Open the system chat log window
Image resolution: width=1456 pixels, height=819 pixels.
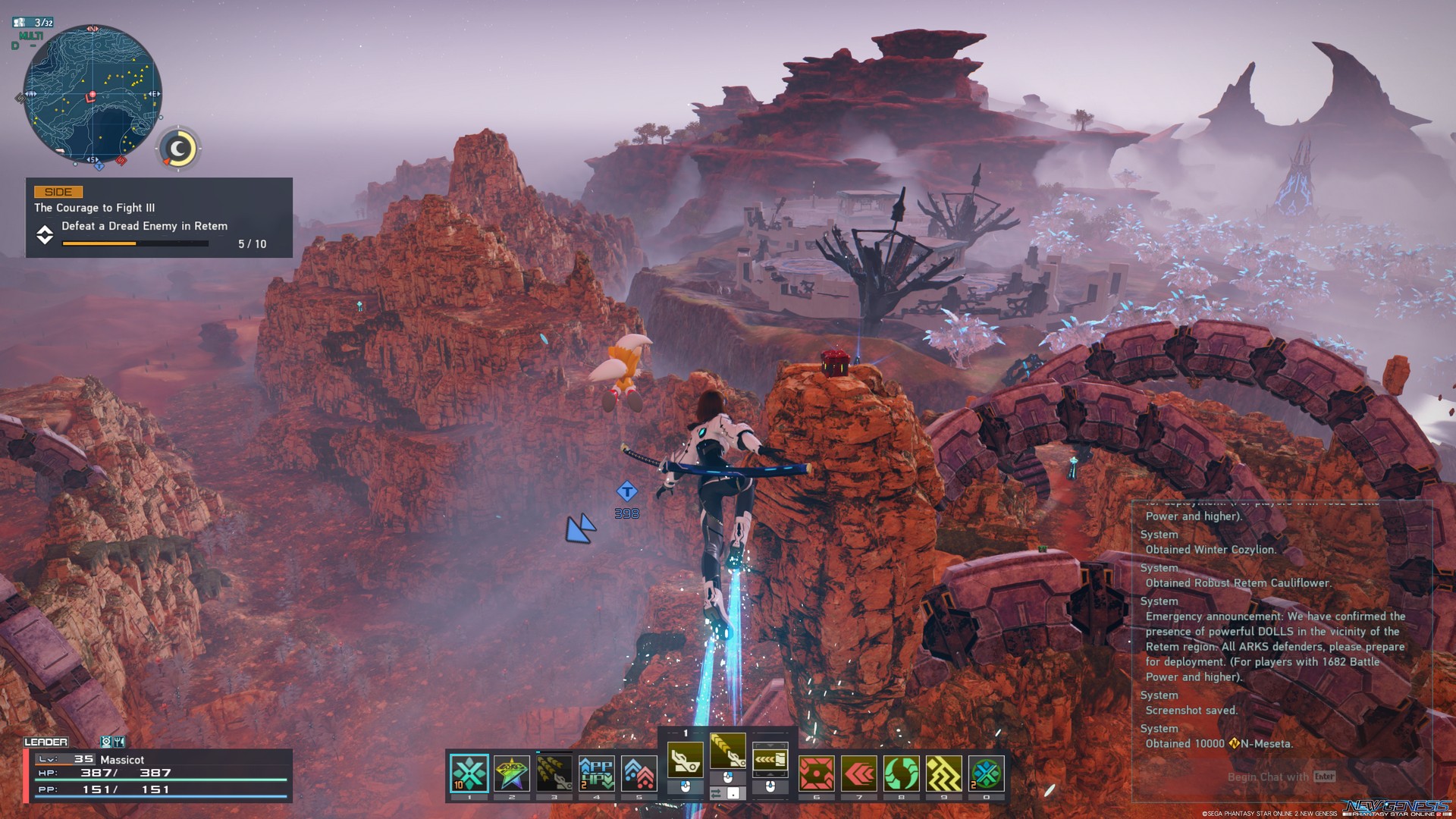click(x=1282, y=637)
